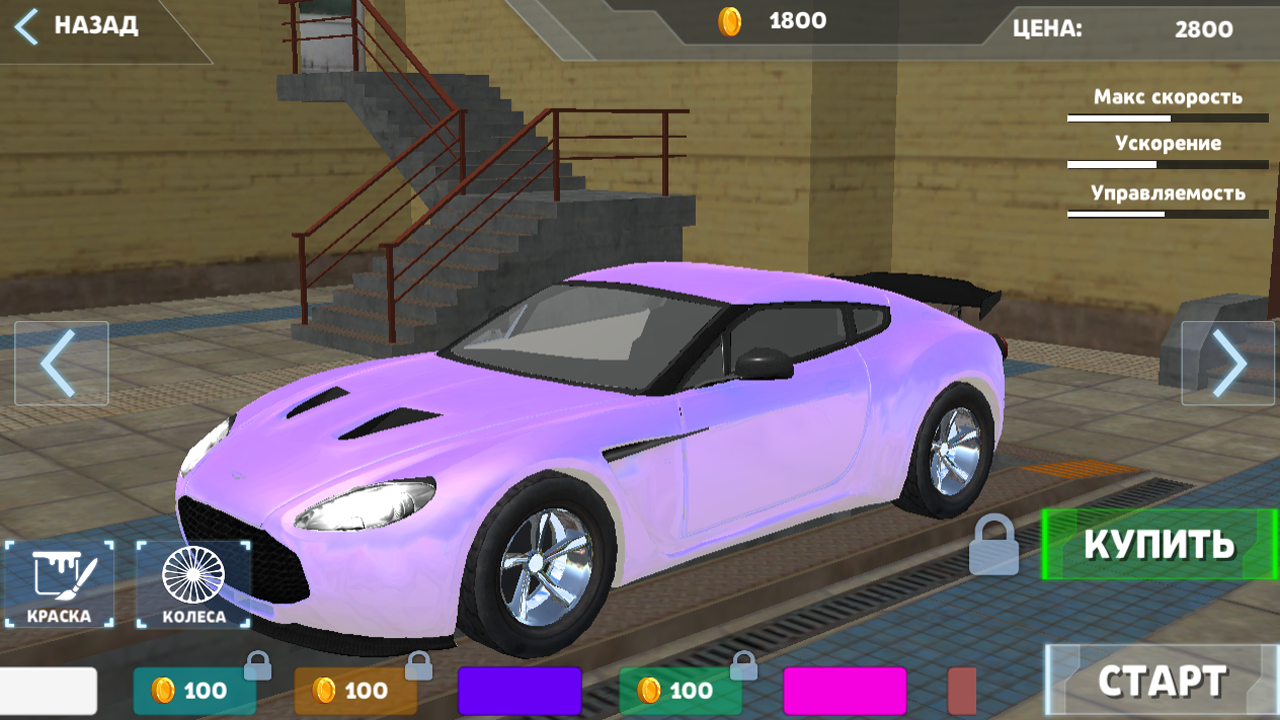Click the lock icon on the teal paint option
Screen dimensions: 1280x720
[259, 664]
